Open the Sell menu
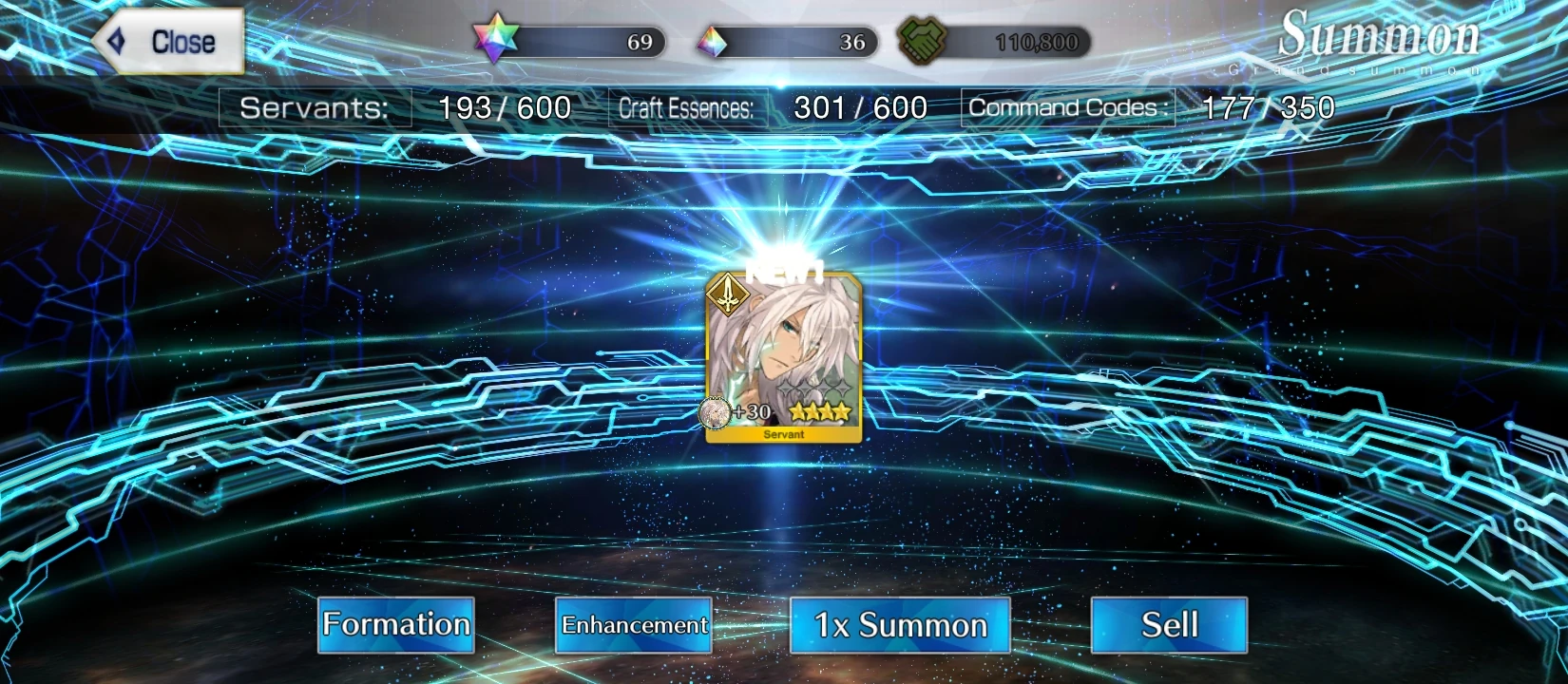1568x684 pixels. coord(1169,625)
